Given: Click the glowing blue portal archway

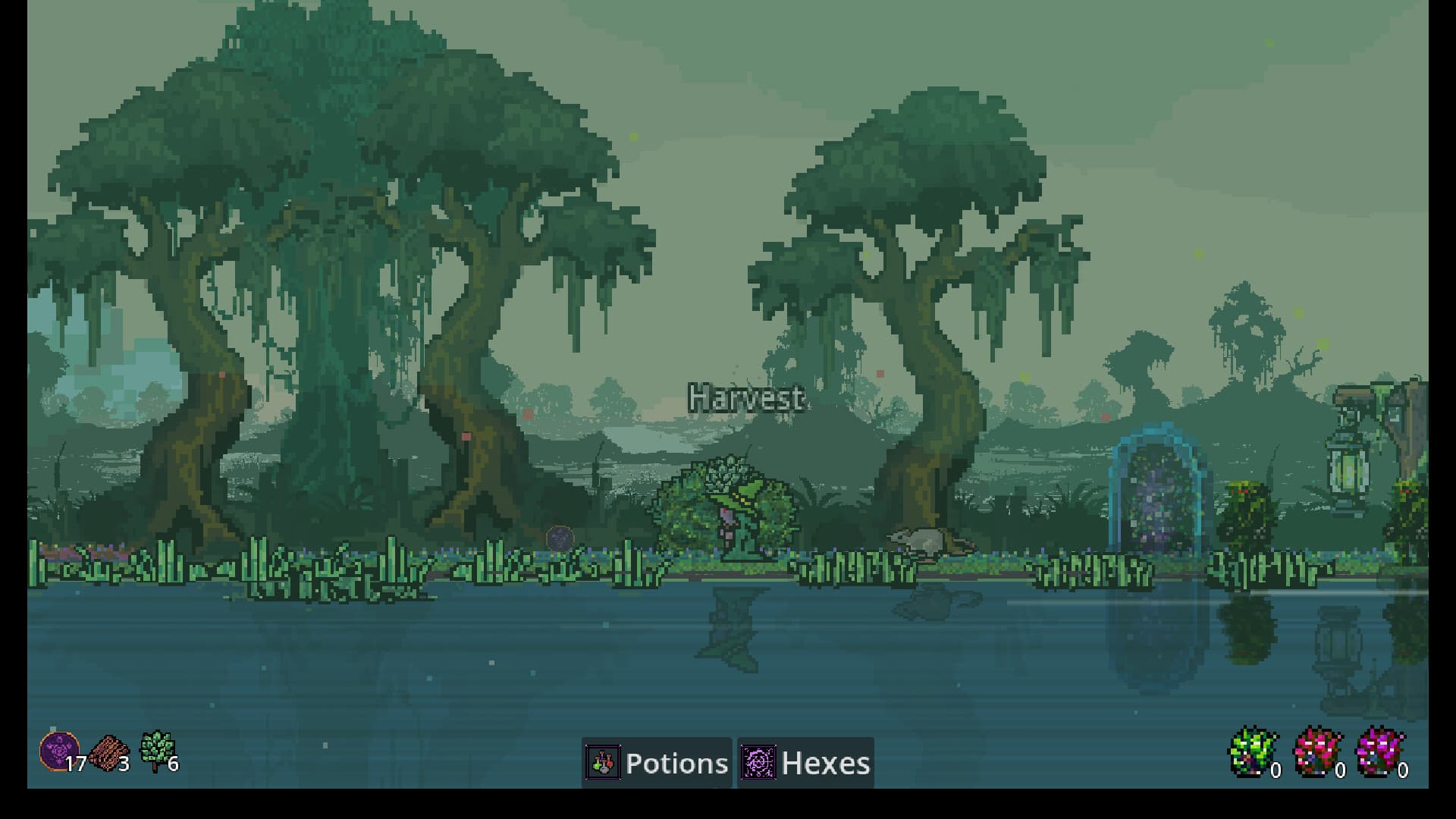Looking at the screenshot, I should coord(1159,497).
